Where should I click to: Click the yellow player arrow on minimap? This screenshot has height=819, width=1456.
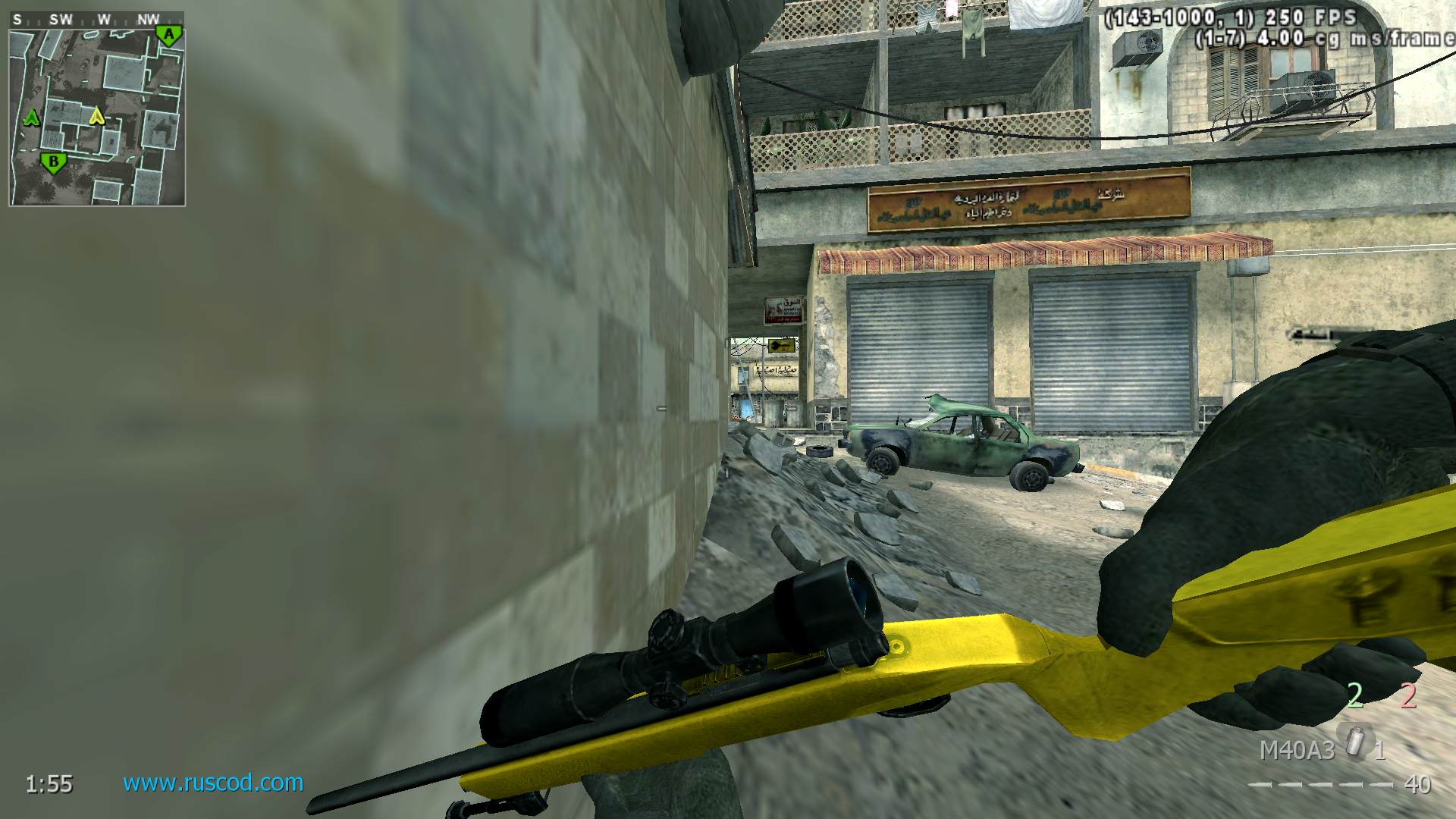click(96, 116)
